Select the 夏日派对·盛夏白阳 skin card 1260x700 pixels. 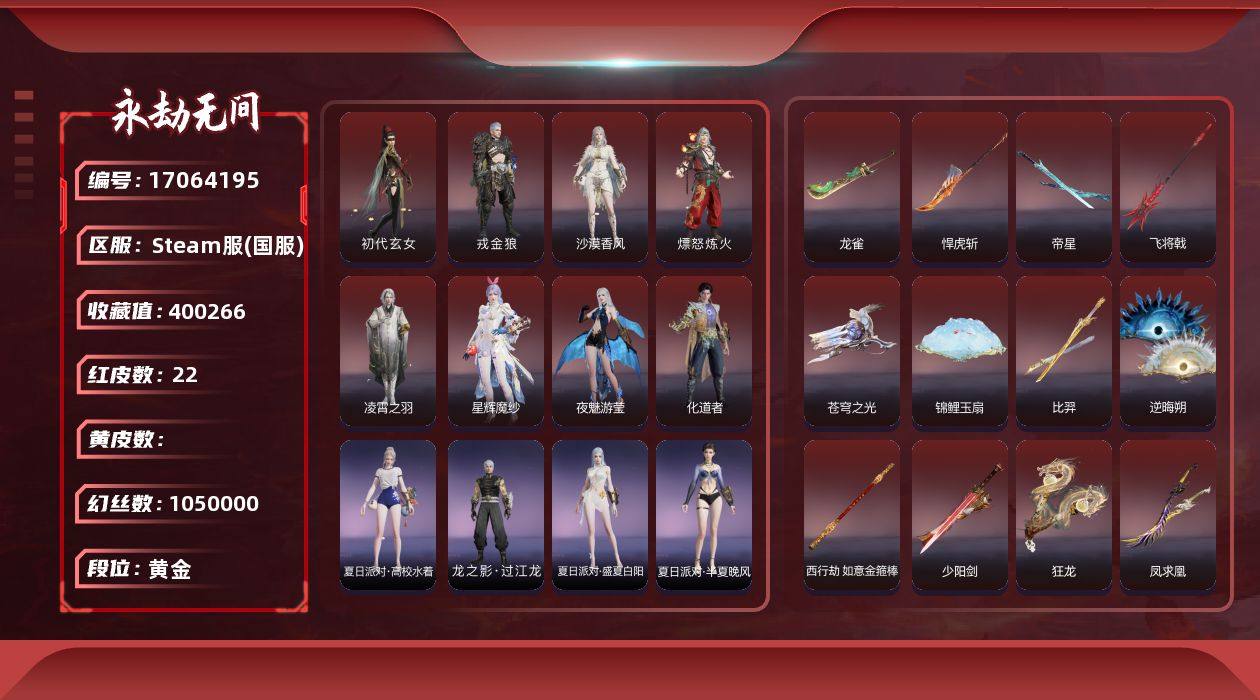(600, 515)
